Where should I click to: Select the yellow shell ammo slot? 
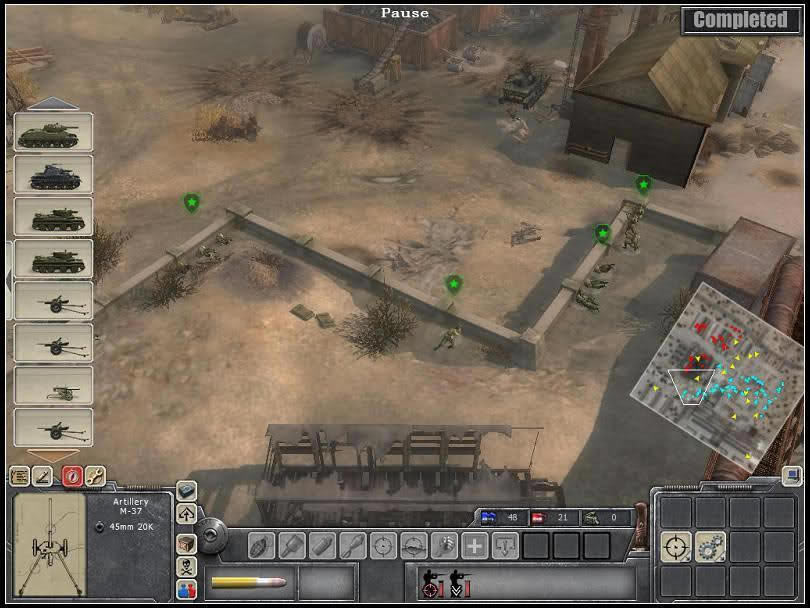pyautogui.click(x=249, y=582)
